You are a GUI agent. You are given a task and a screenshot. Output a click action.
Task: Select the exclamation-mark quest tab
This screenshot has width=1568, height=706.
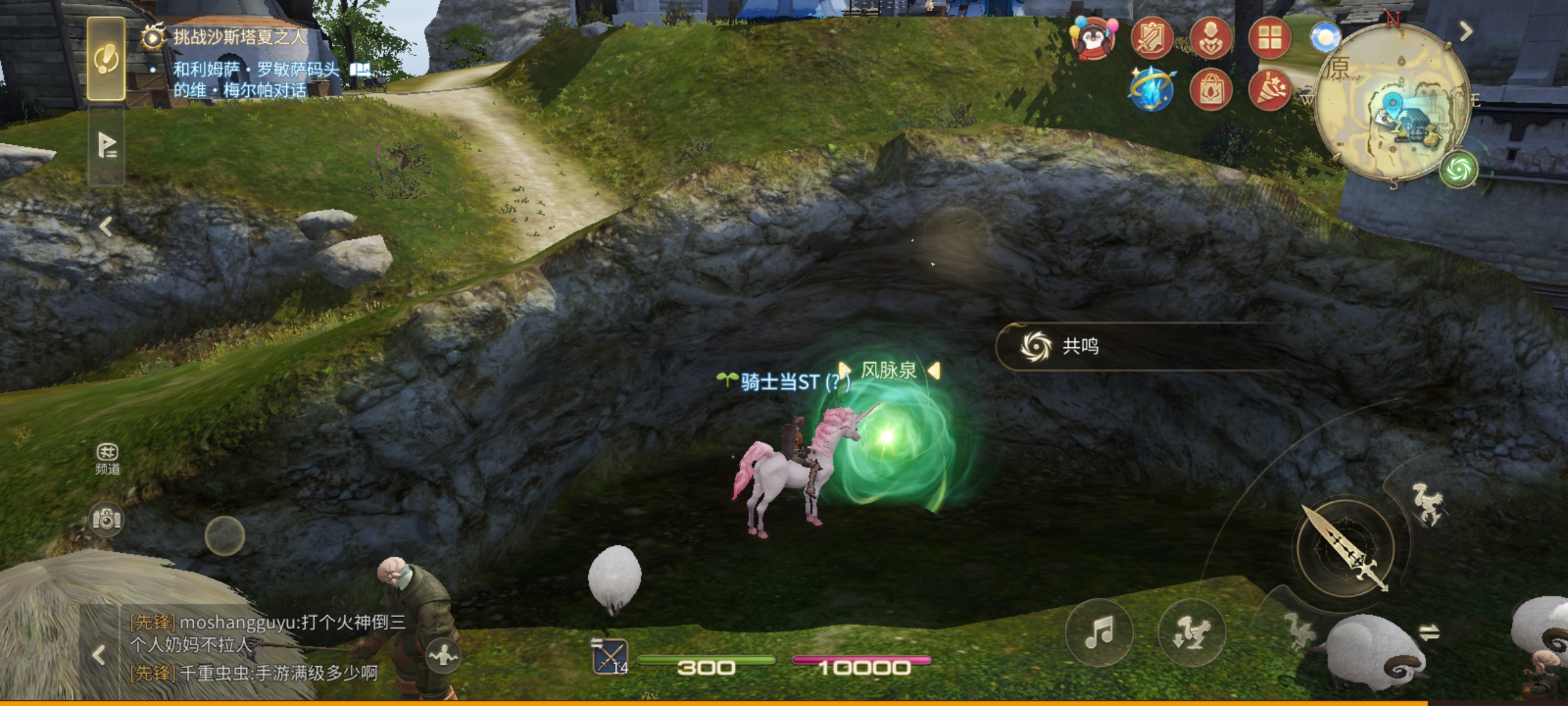tap(106, 60)
